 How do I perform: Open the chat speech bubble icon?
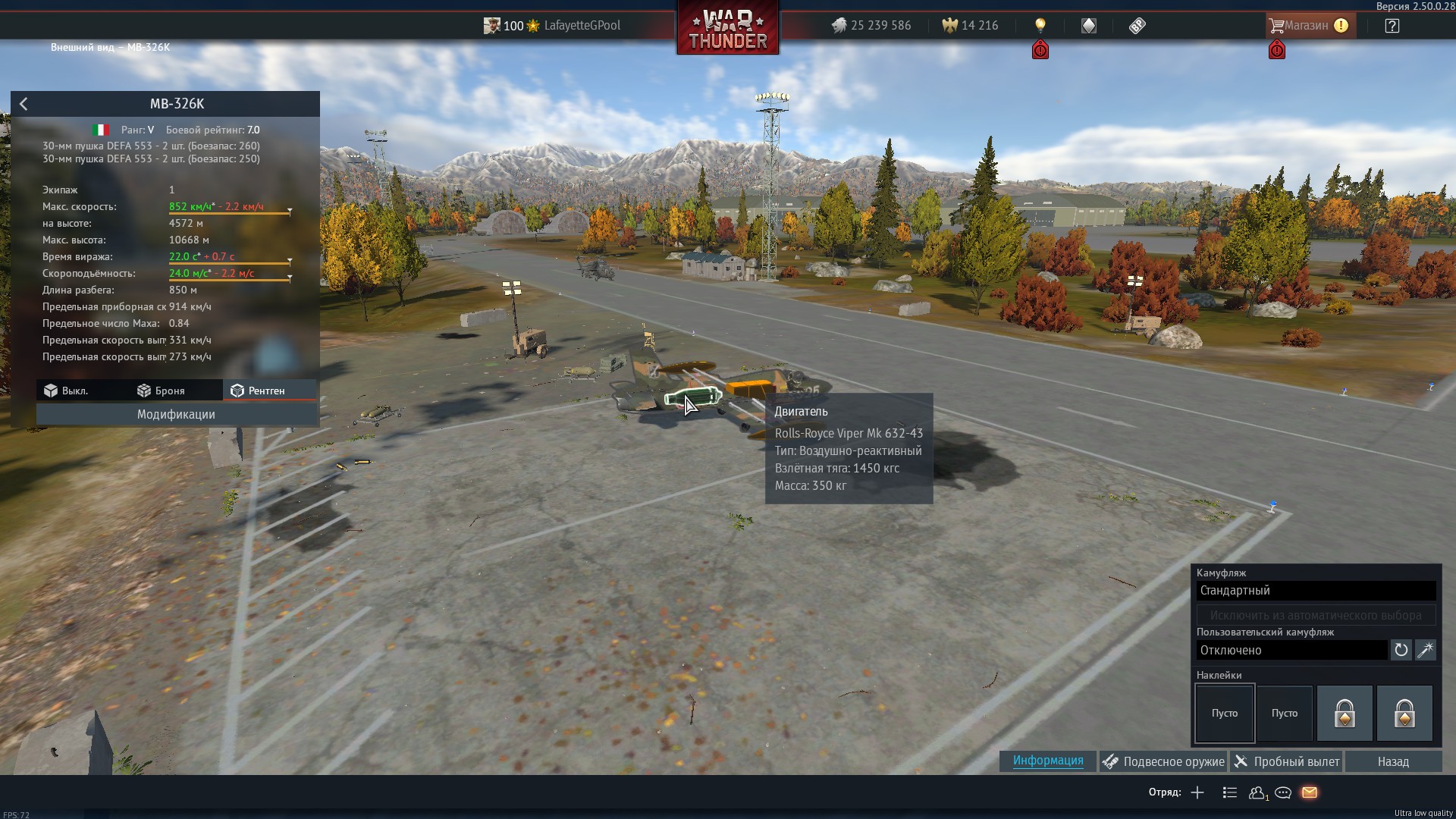[x=1283, y=793]
